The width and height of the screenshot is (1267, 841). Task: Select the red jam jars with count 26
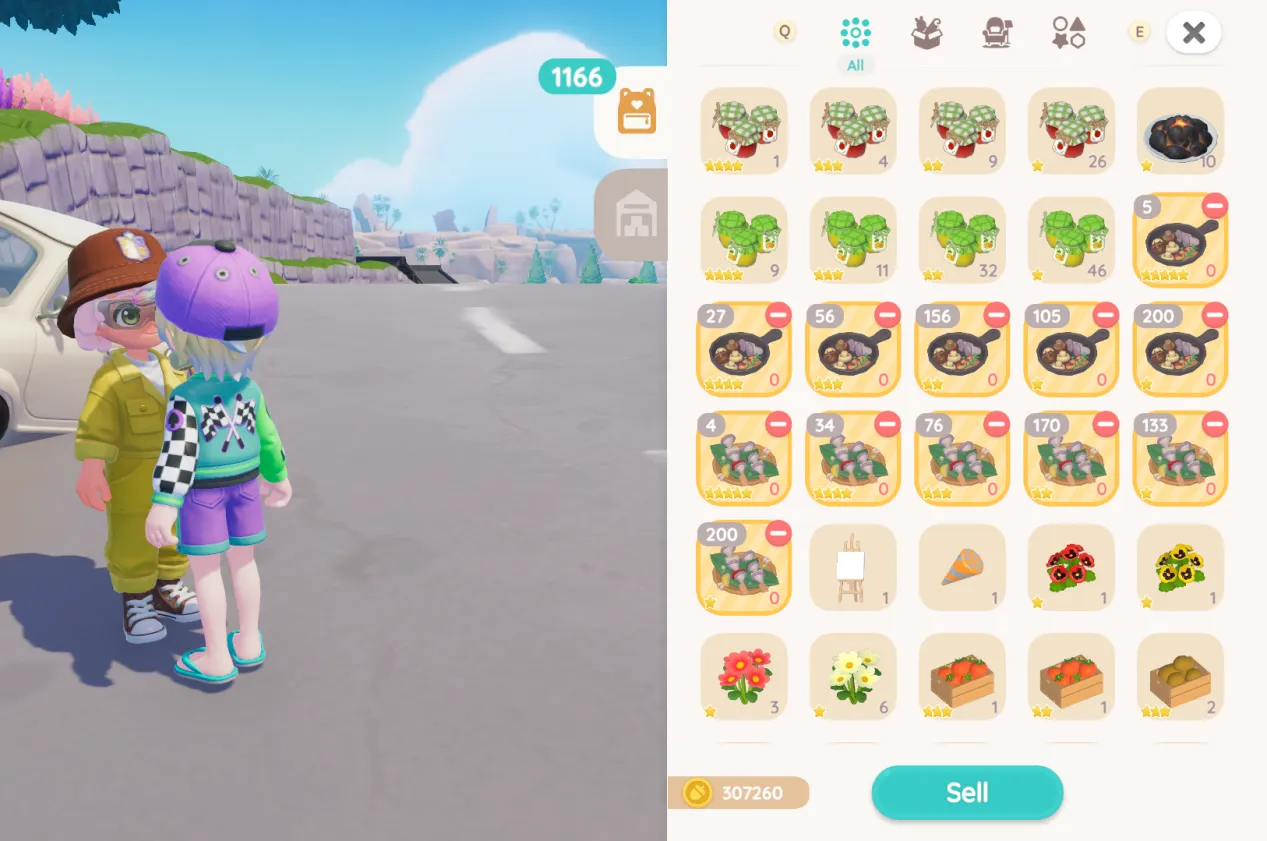(x=1071, y=131)
